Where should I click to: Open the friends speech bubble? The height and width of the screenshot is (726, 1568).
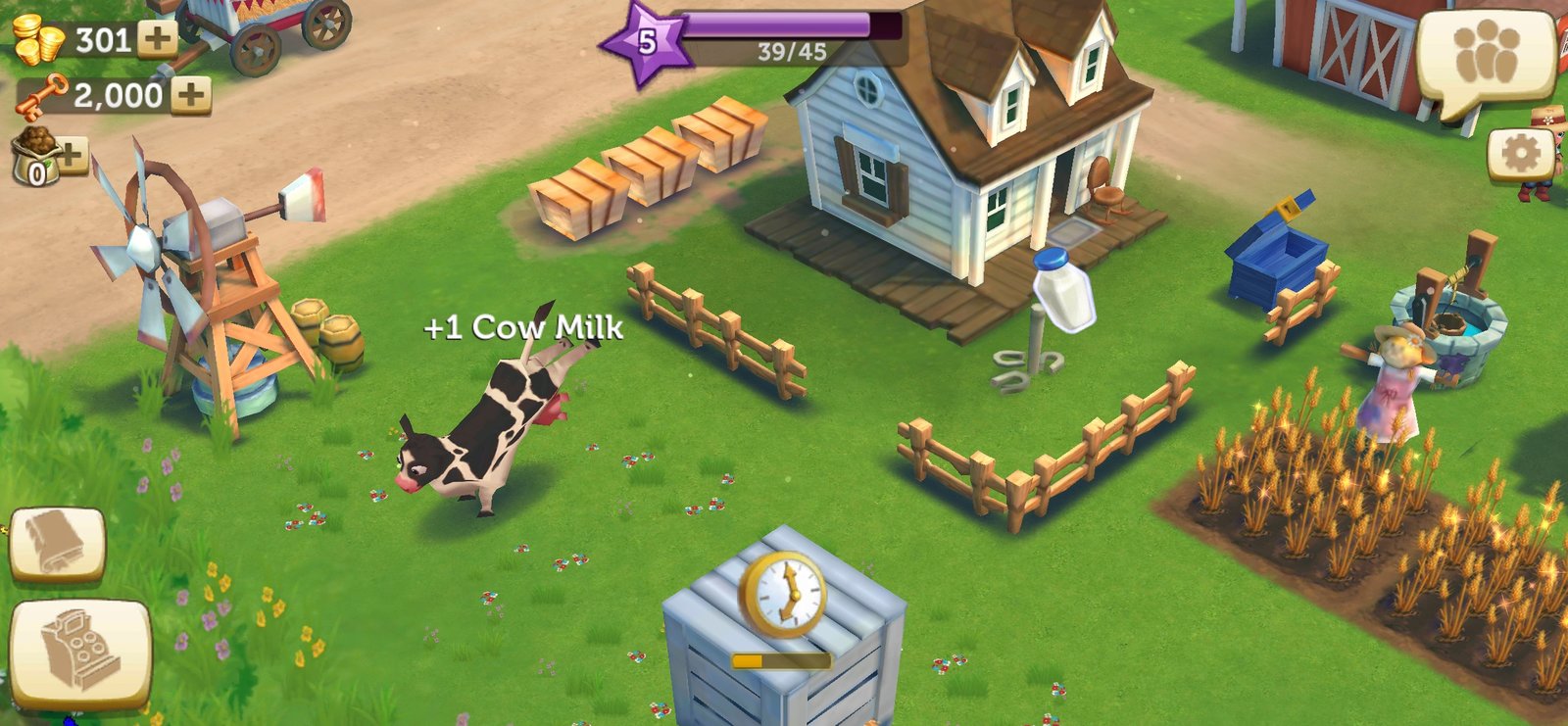1486,57
